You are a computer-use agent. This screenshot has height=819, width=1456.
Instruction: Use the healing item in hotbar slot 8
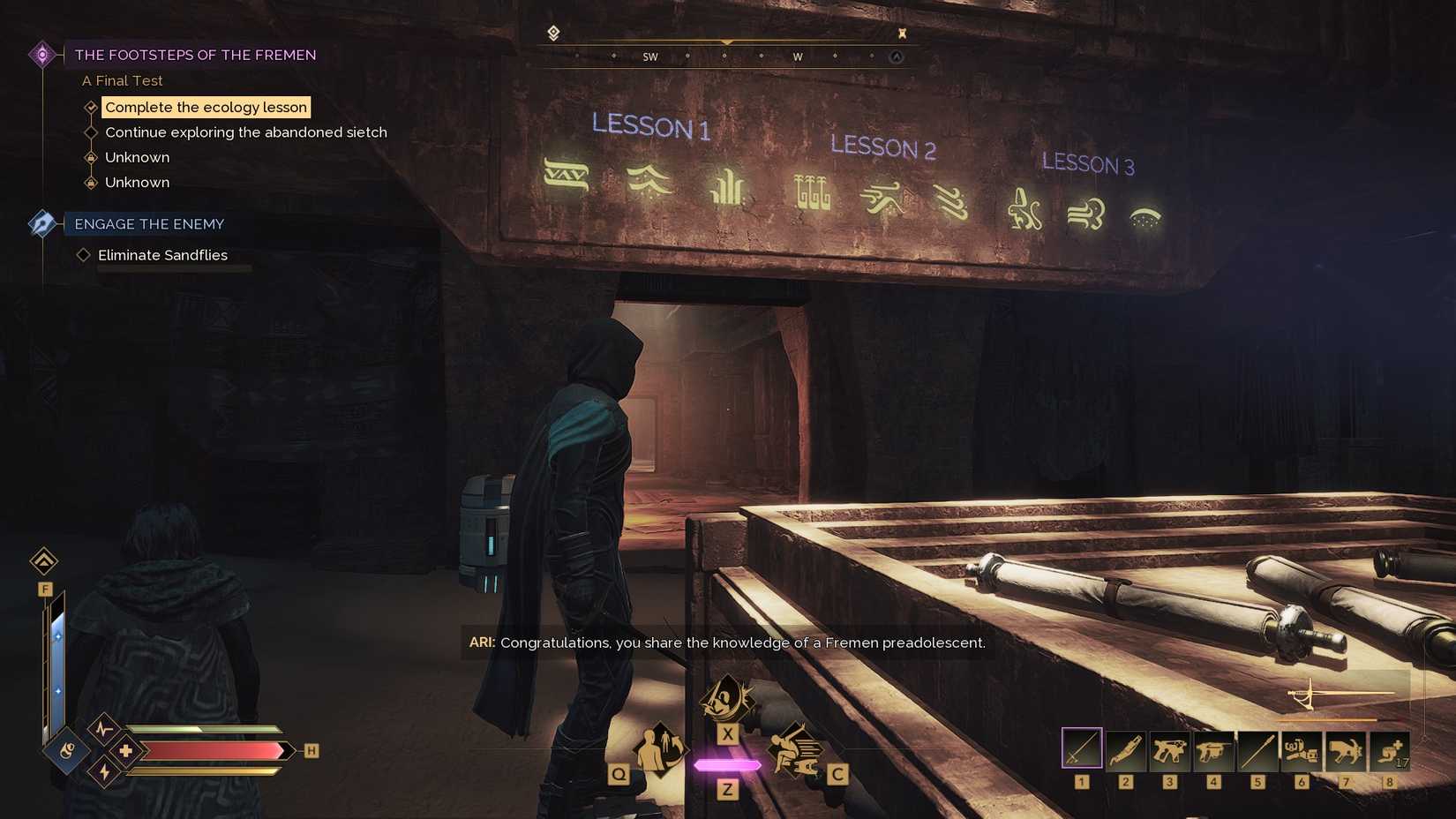pyautogui.click(x=1390, y=749)
